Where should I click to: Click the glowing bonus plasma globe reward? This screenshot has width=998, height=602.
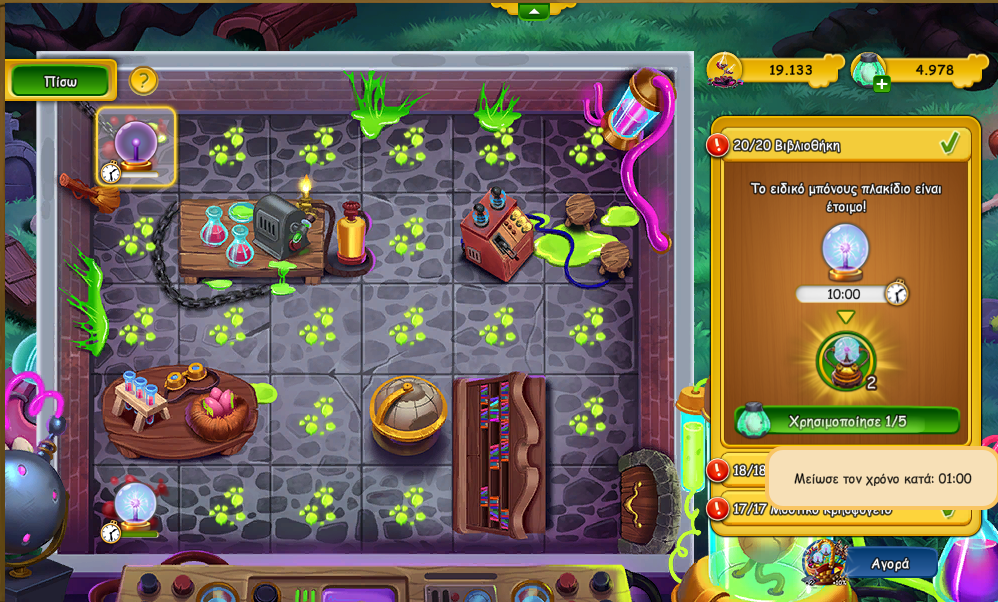coord(846,361)
